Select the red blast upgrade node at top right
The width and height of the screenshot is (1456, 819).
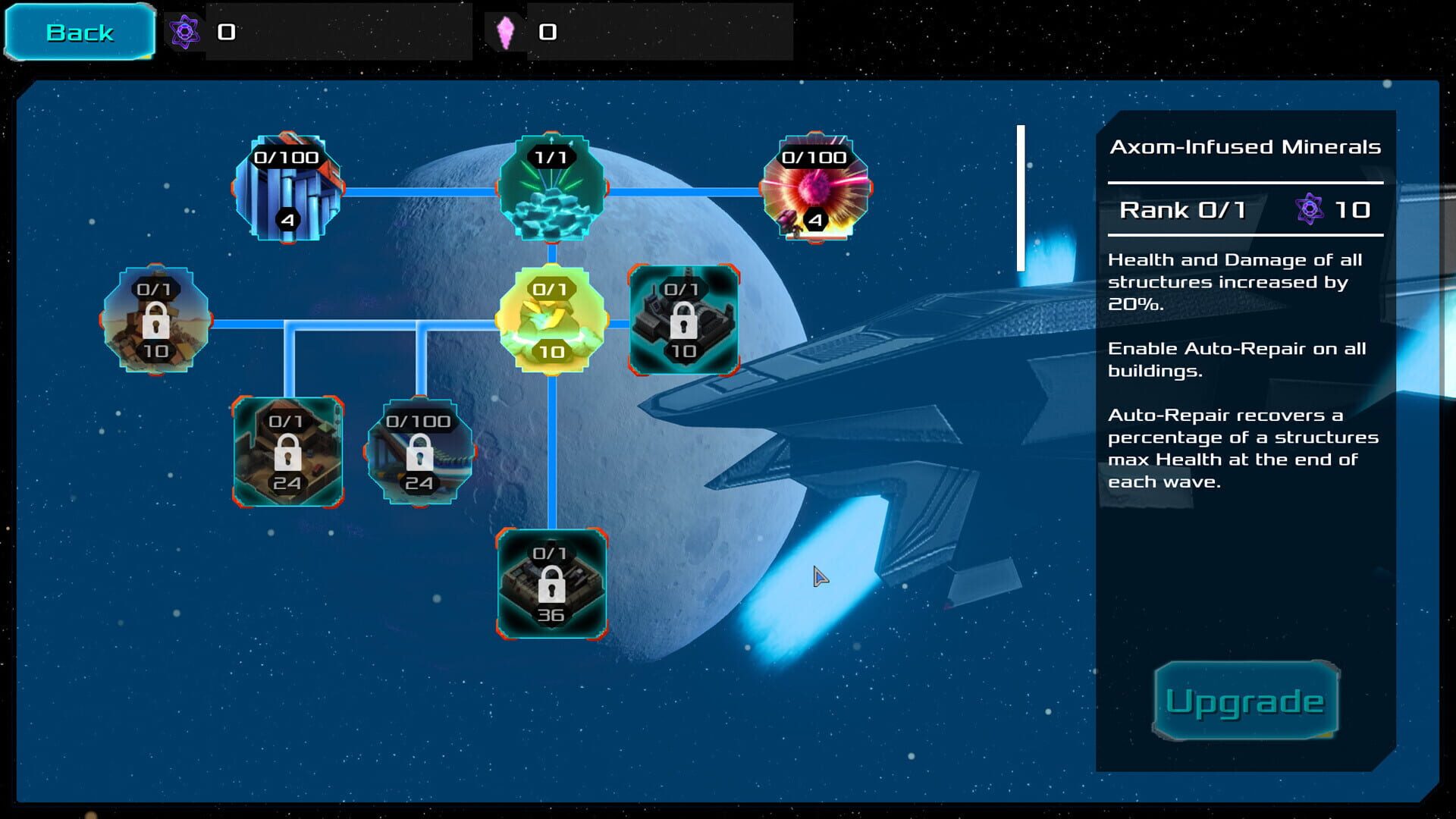click(815, 186)
